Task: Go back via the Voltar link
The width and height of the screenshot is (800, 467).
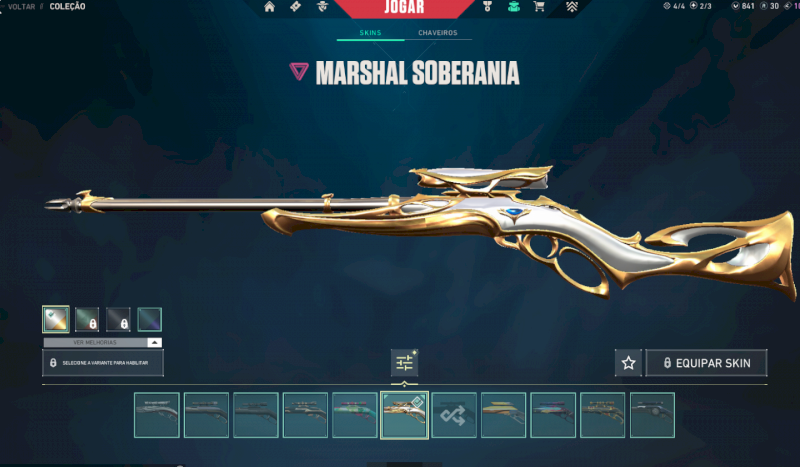Action: [x=22, y=7]
